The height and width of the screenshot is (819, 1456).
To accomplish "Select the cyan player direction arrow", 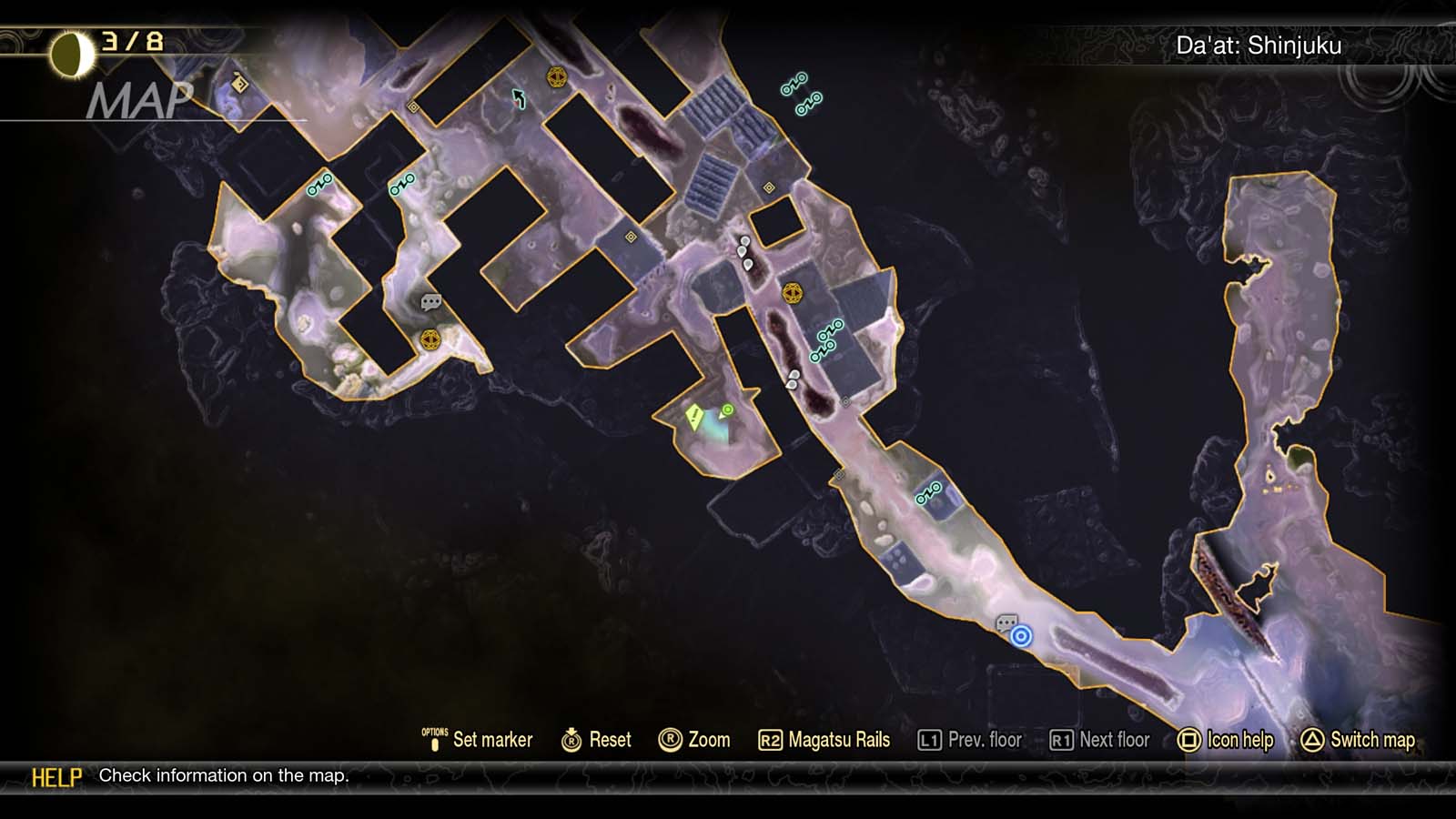I will pos(519,98).
